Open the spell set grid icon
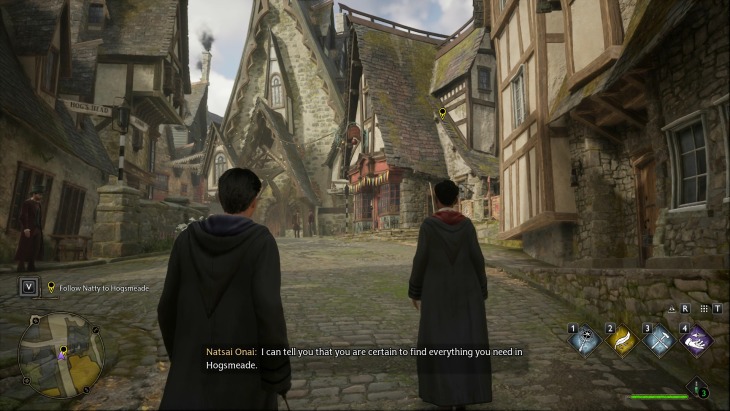730x411 pixels. pos(705,309)
